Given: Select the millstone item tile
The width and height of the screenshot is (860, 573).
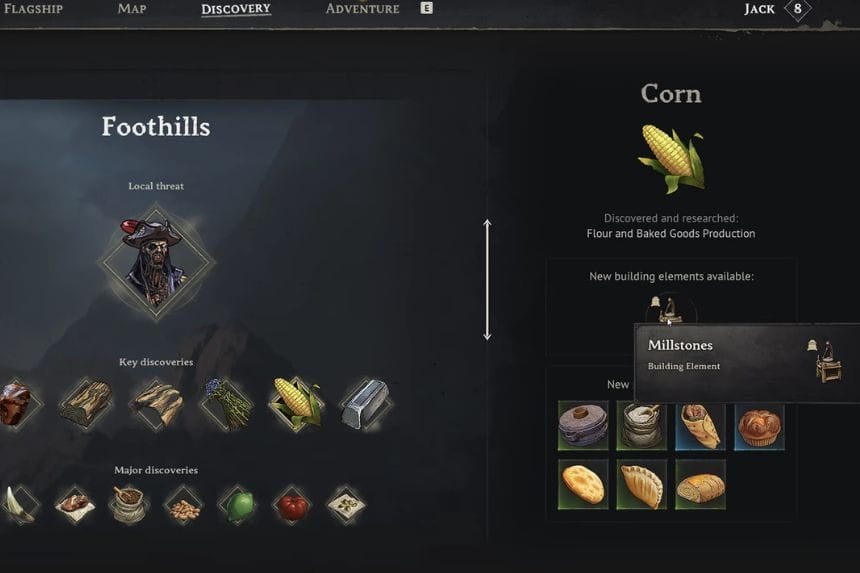Looking at the screenshot, I should pyautogui.click(x=583, y=425).
